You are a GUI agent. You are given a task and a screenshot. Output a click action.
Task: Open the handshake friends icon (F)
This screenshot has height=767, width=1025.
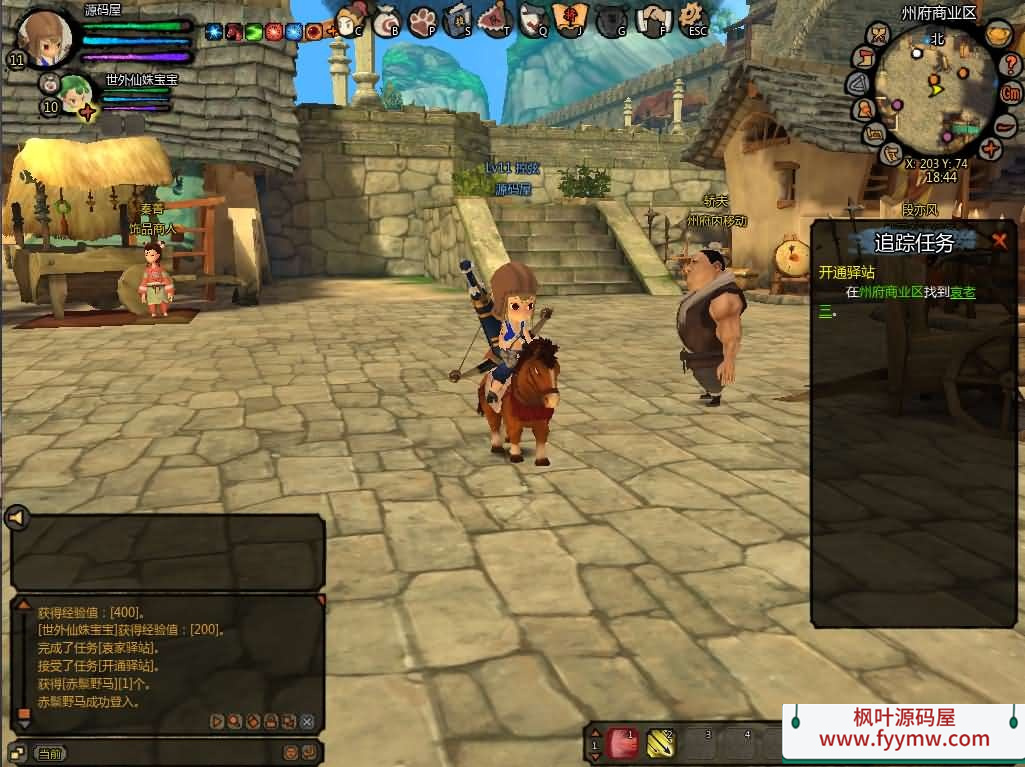(x=653, y=19)
